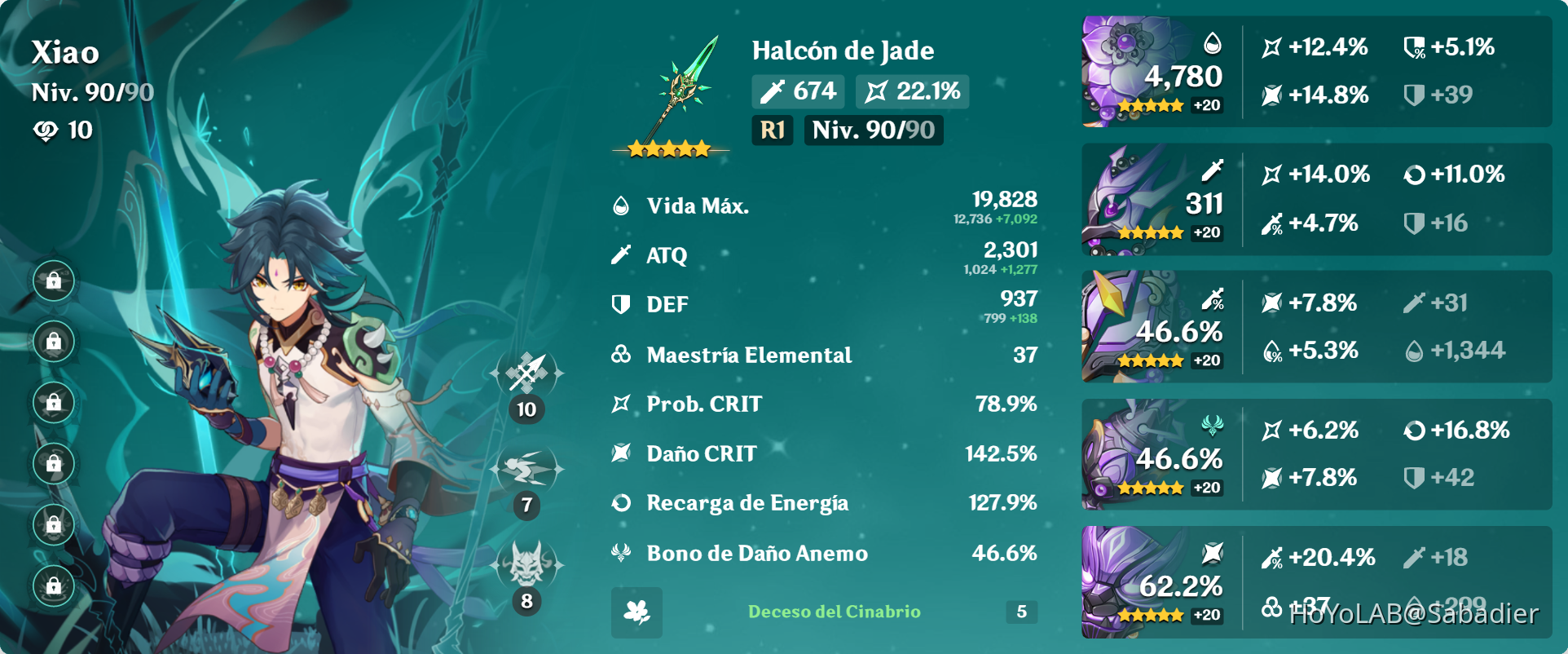The width and height of the screenshot is (1568, 654).
Task: Open the Deceso del Cinabrio set icon
Action: (636, 612)
